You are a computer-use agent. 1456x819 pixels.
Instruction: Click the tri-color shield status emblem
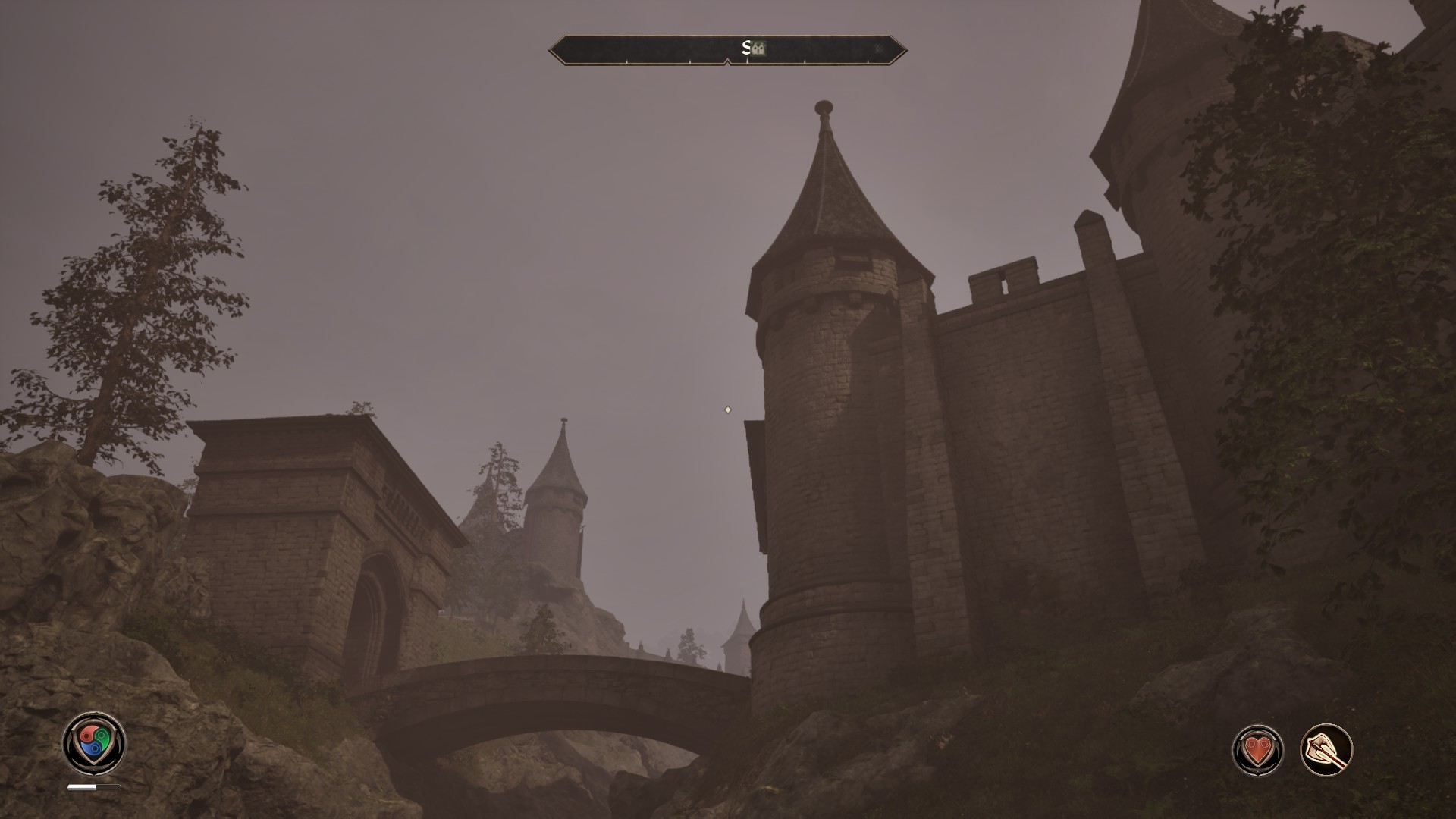[94, 742]
